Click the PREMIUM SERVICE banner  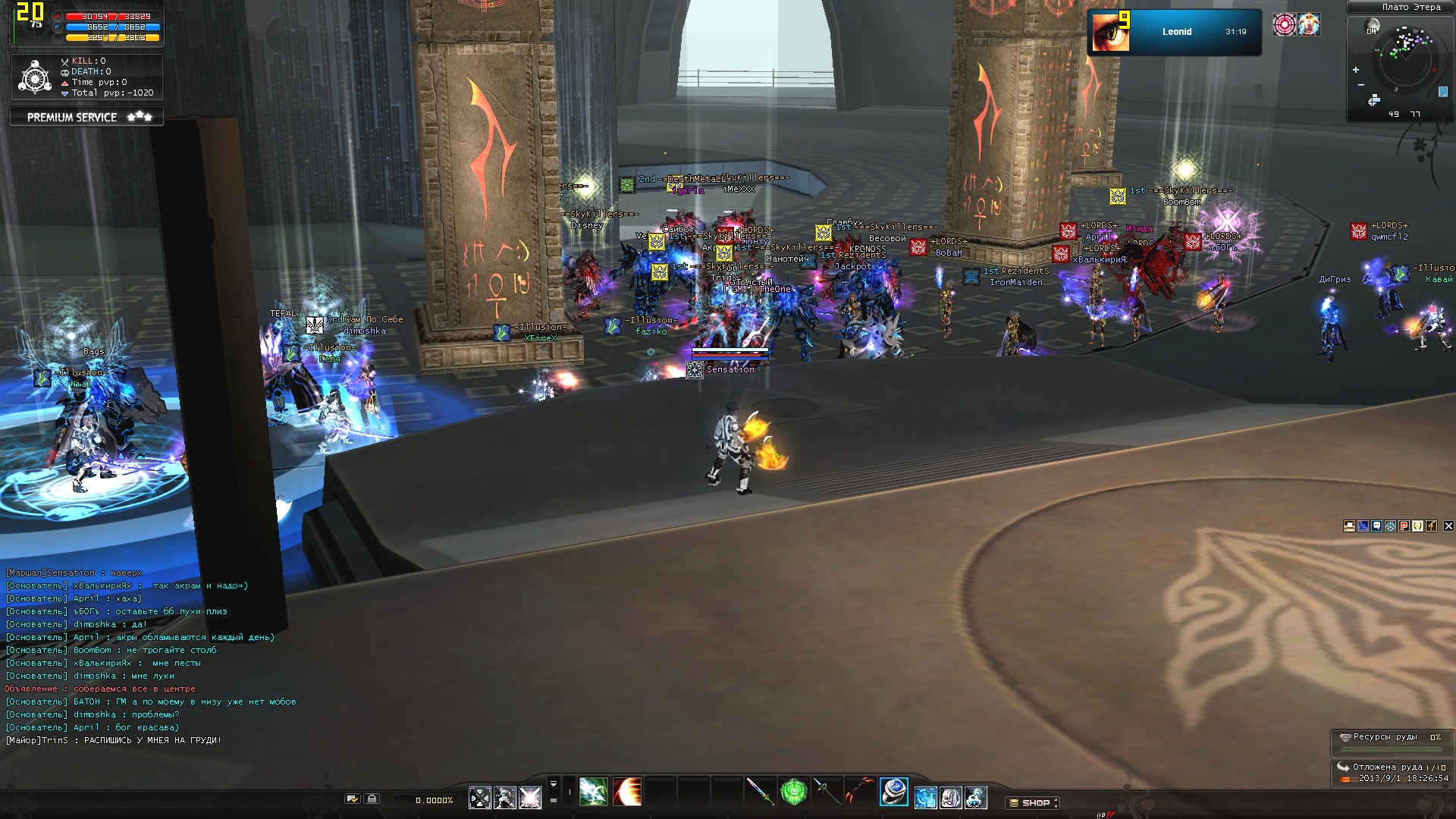(x=86, y=117)
